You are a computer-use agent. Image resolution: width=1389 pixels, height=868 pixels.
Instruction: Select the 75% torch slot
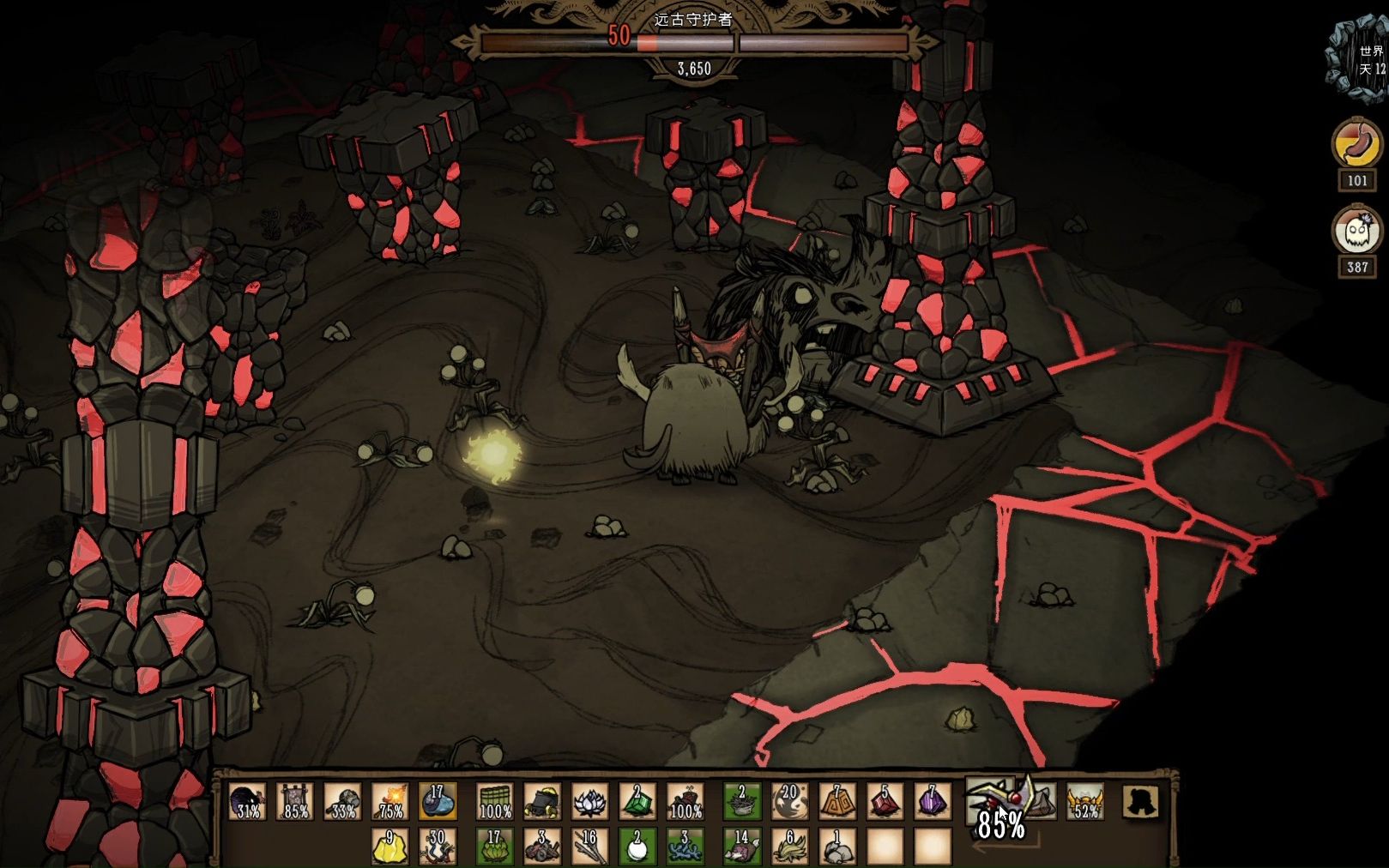tap(391, 801)
